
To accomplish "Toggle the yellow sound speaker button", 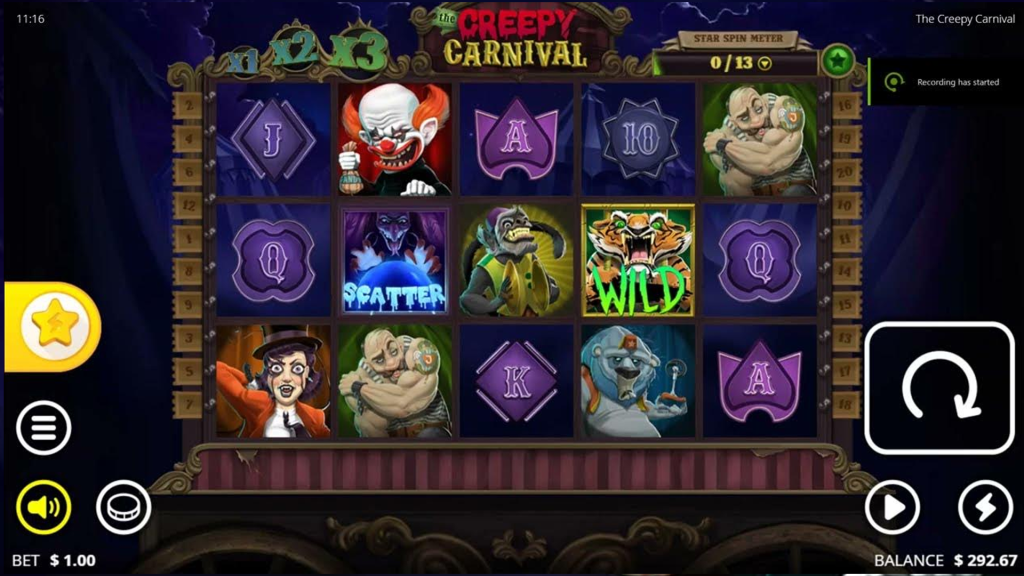I will click(44, 507).
